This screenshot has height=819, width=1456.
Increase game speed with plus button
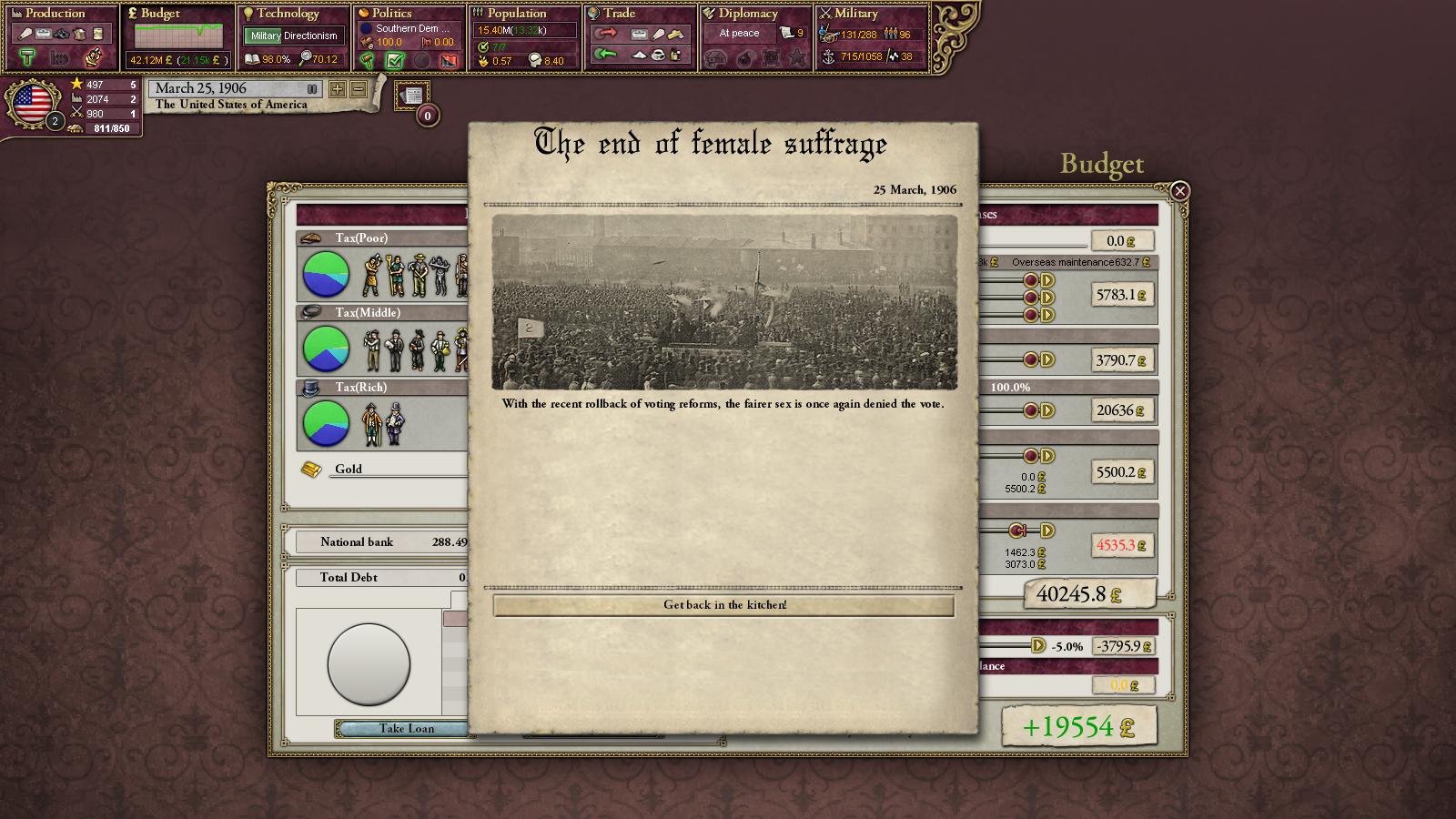click(x=338, y=89)
